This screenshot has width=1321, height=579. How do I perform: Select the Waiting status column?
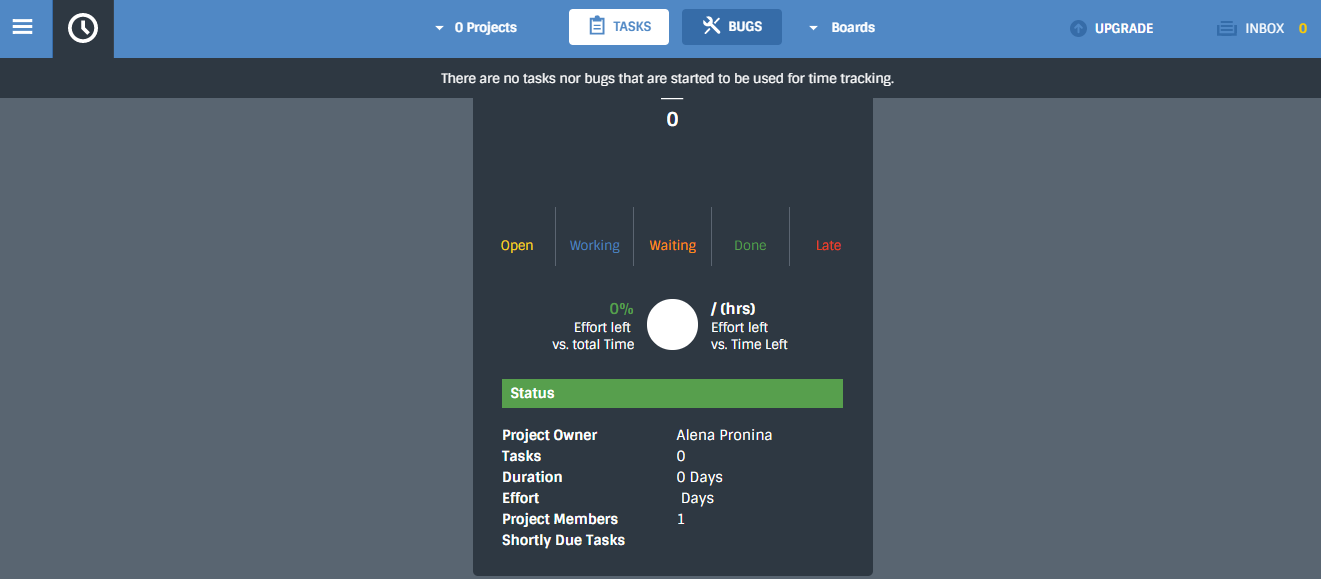tap(673, 245)
